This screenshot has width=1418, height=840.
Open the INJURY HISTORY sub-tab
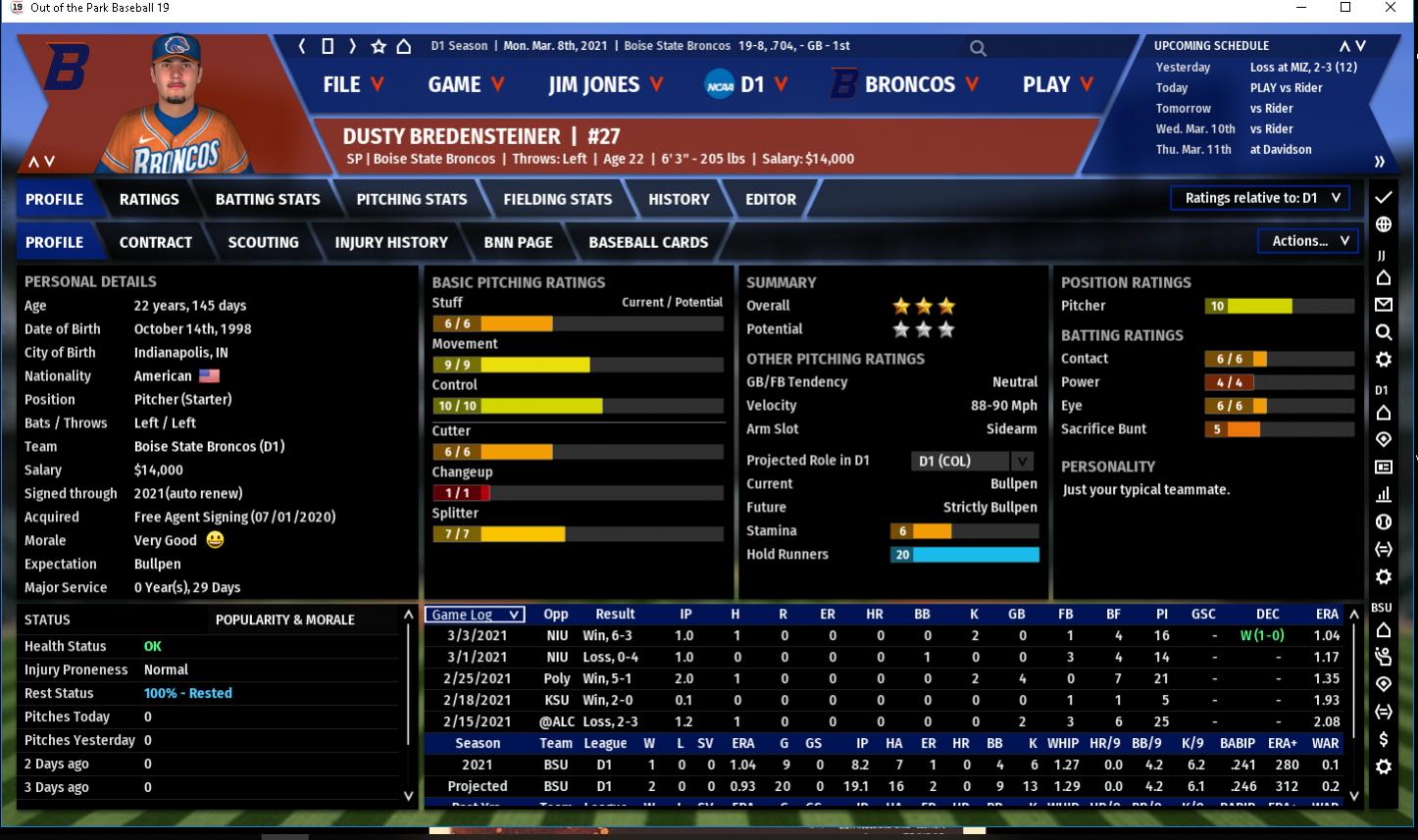tap(391, 242)
